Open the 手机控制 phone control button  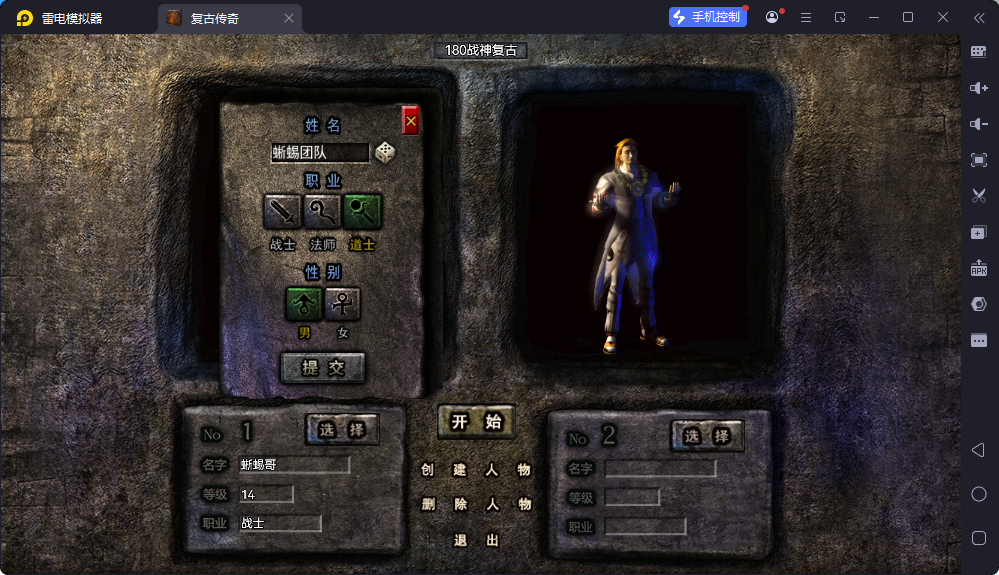[708, 17]
